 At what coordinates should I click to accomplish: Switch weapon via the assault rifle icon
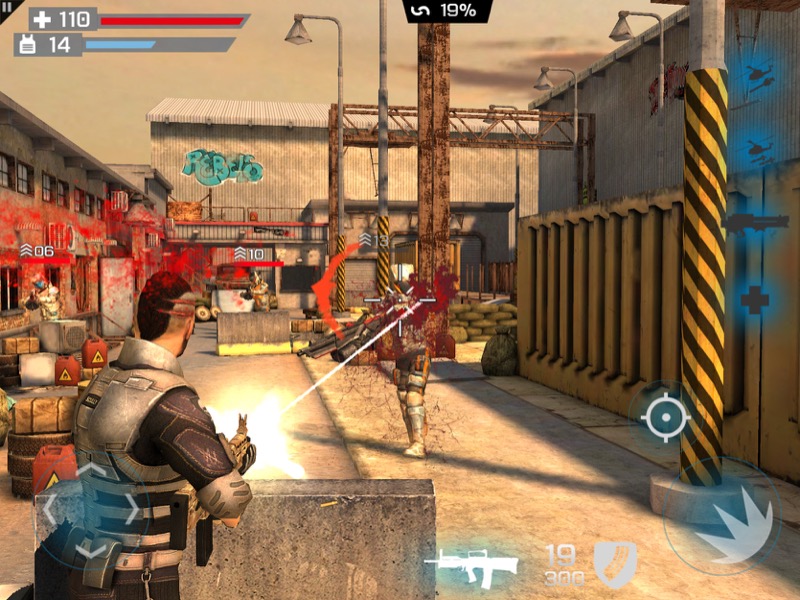tap(472, 566)
